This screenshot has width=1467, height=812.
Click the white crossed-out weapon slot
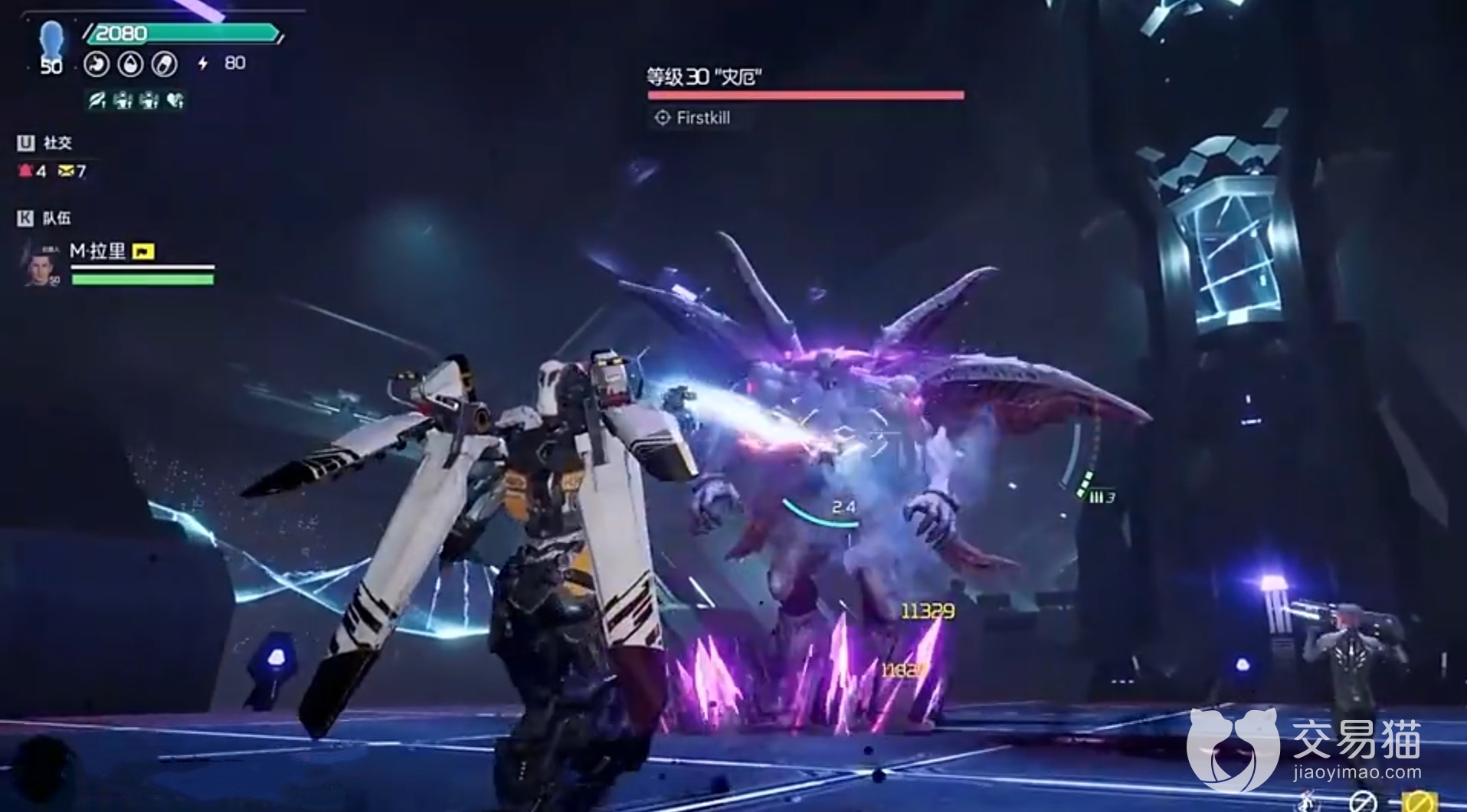click(1362, 801)
